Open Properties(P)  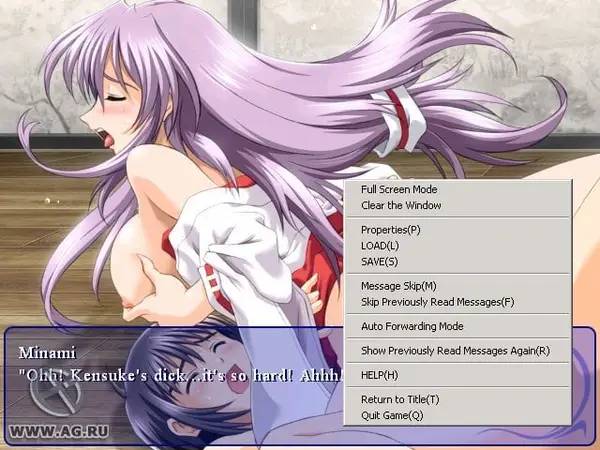pos(391,229)
